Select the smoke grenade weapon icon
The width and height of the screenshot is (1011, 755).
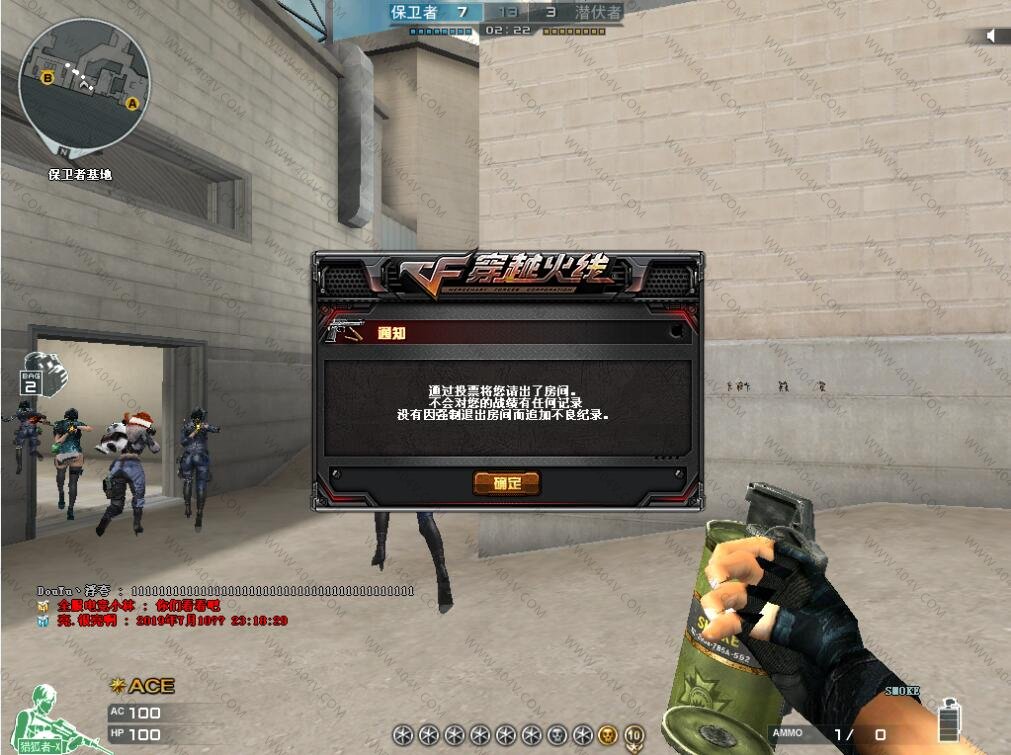(949, 719)
